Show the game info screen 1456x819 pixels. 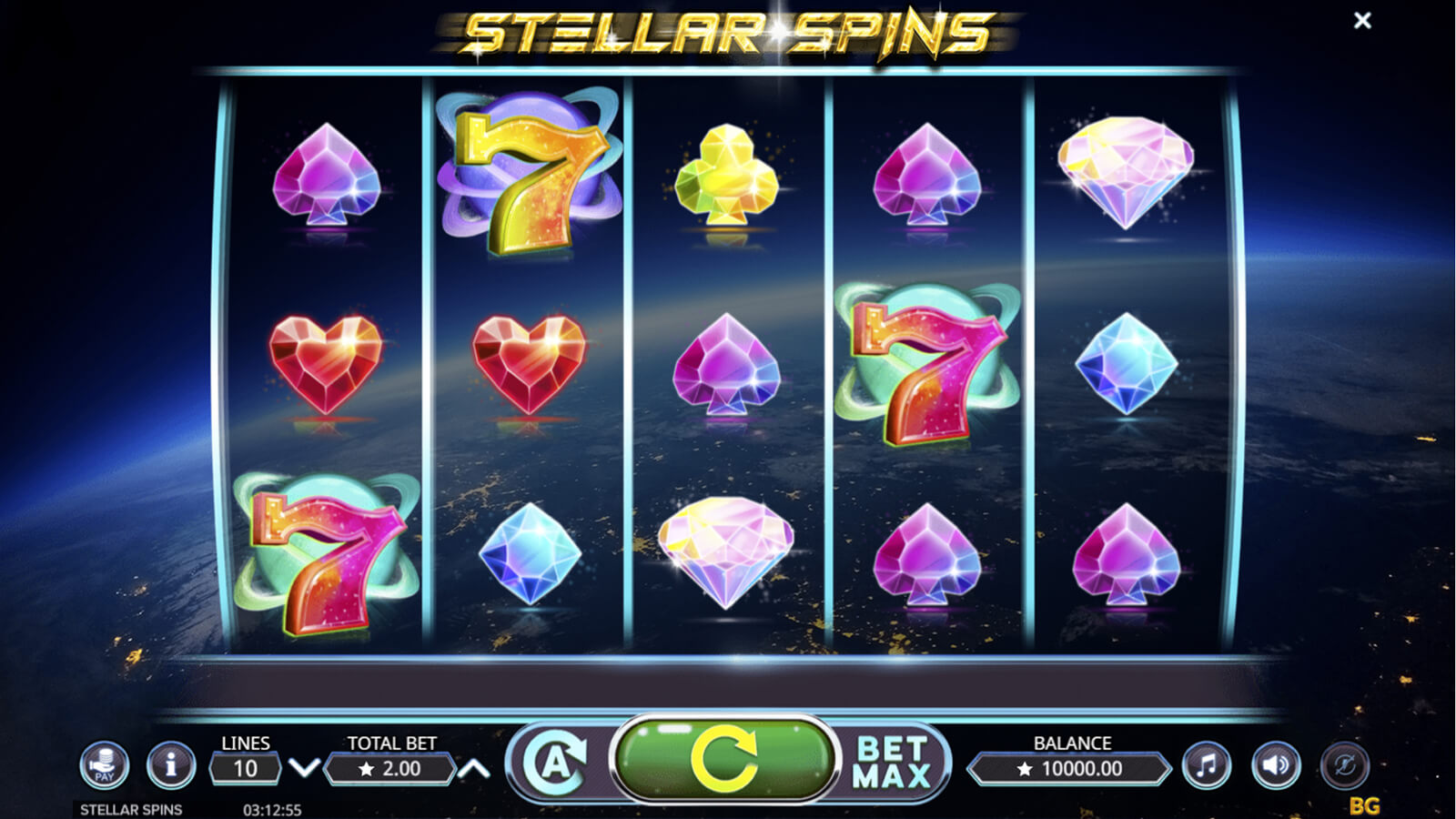click(170, 765)
